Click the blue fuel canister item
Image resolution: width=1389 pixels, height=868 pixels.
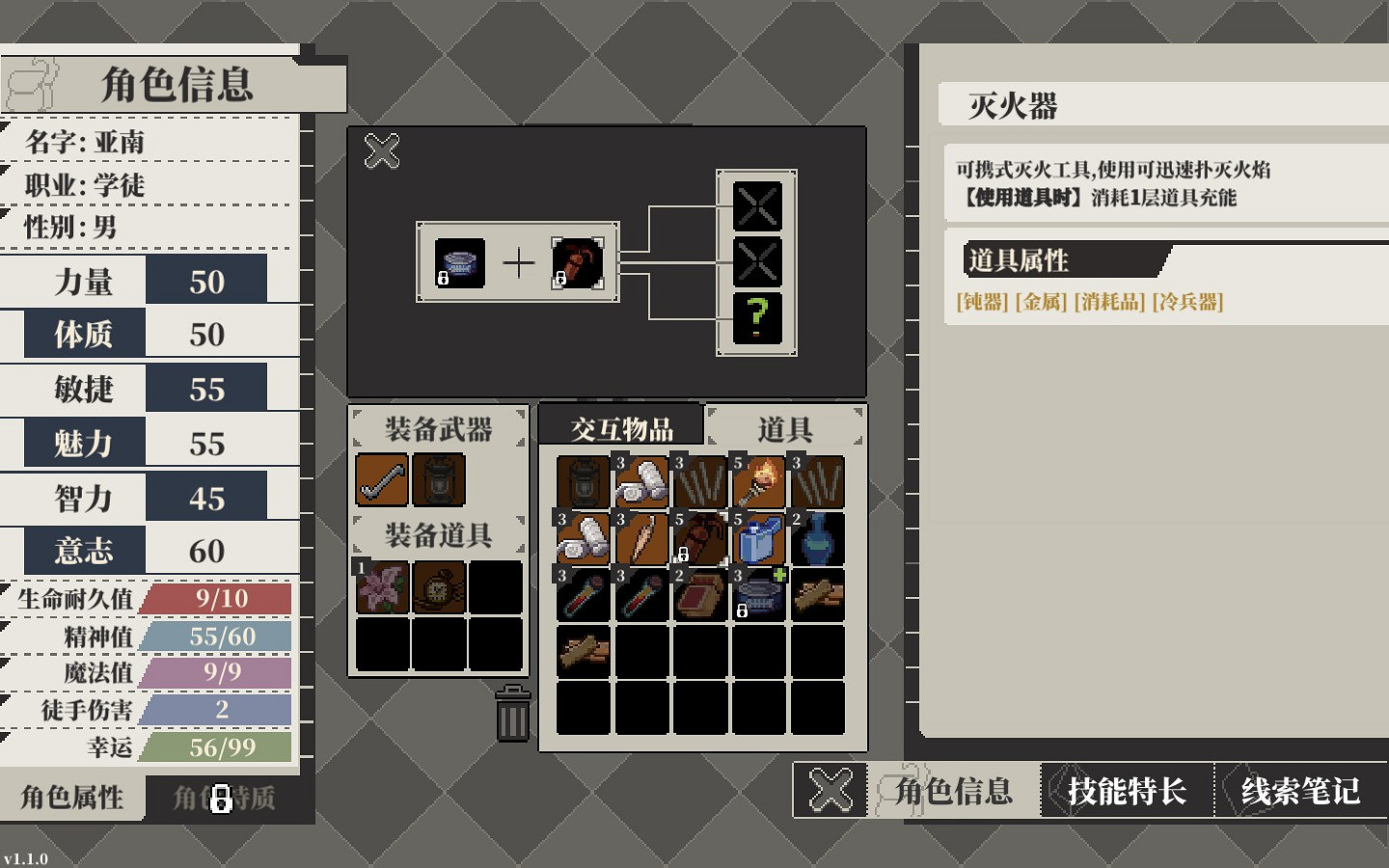pyautogui.click(x=757, y=540)
